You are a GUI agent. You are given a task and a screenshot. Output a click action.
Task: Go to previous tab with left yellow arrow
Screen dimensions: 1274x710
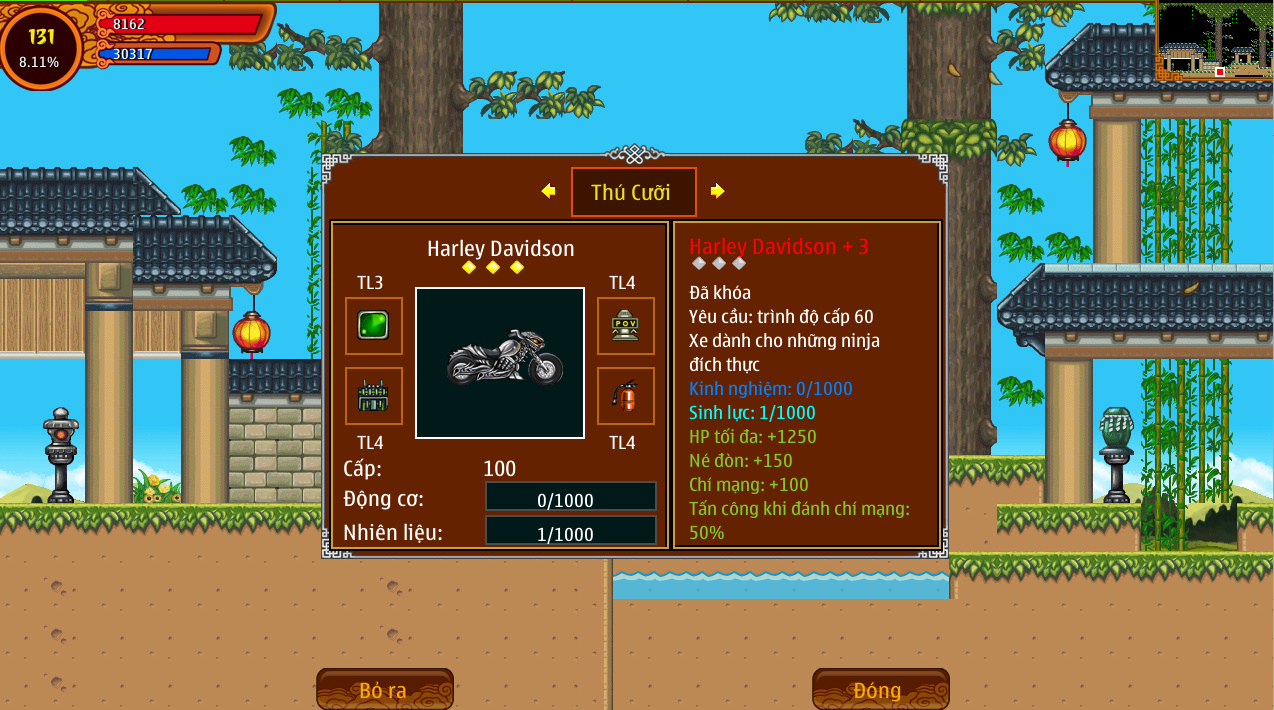[548, 191]
